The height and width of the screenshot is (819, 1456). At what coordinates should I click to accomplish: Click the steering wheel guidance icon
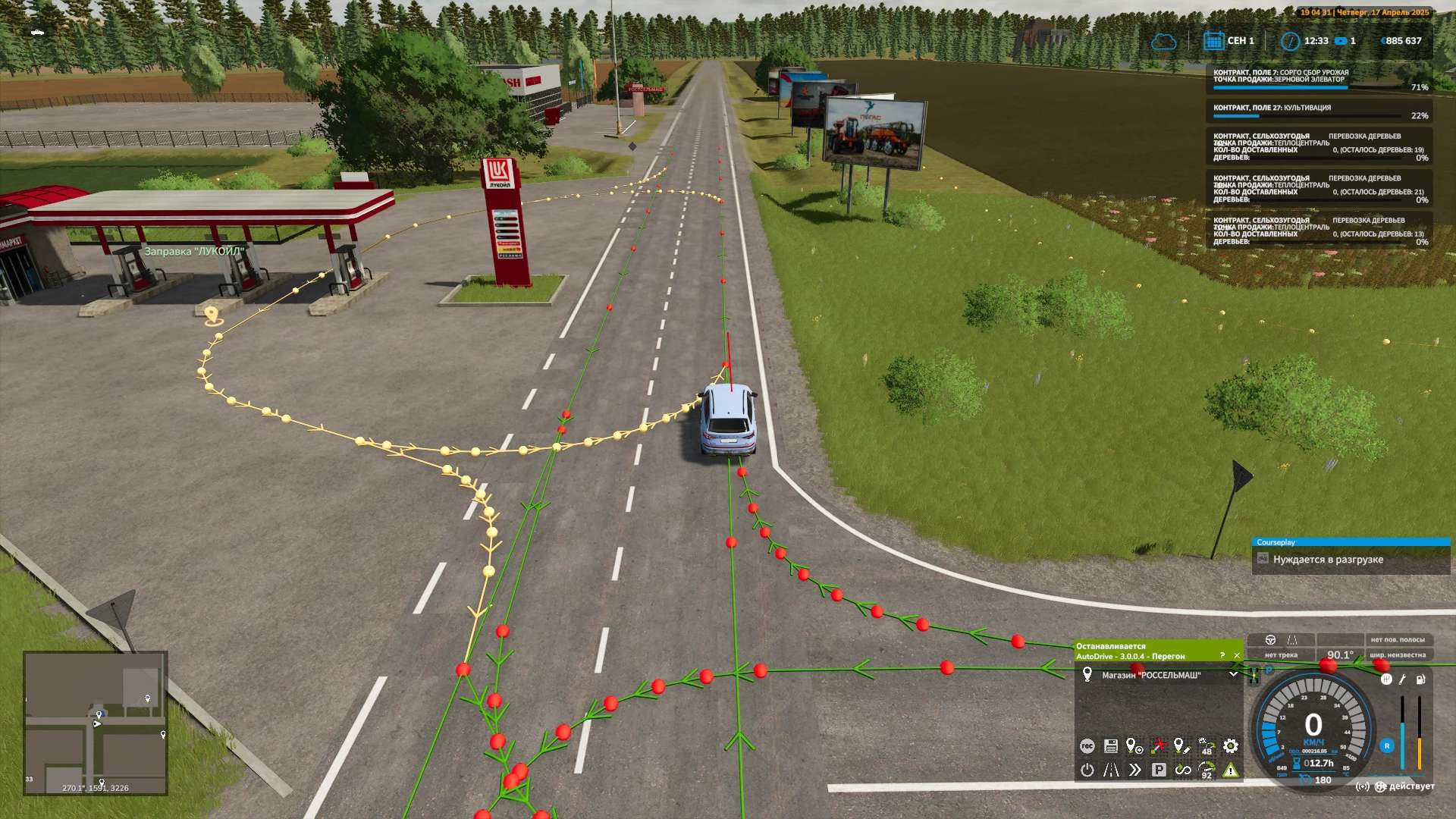[1271, 640]
